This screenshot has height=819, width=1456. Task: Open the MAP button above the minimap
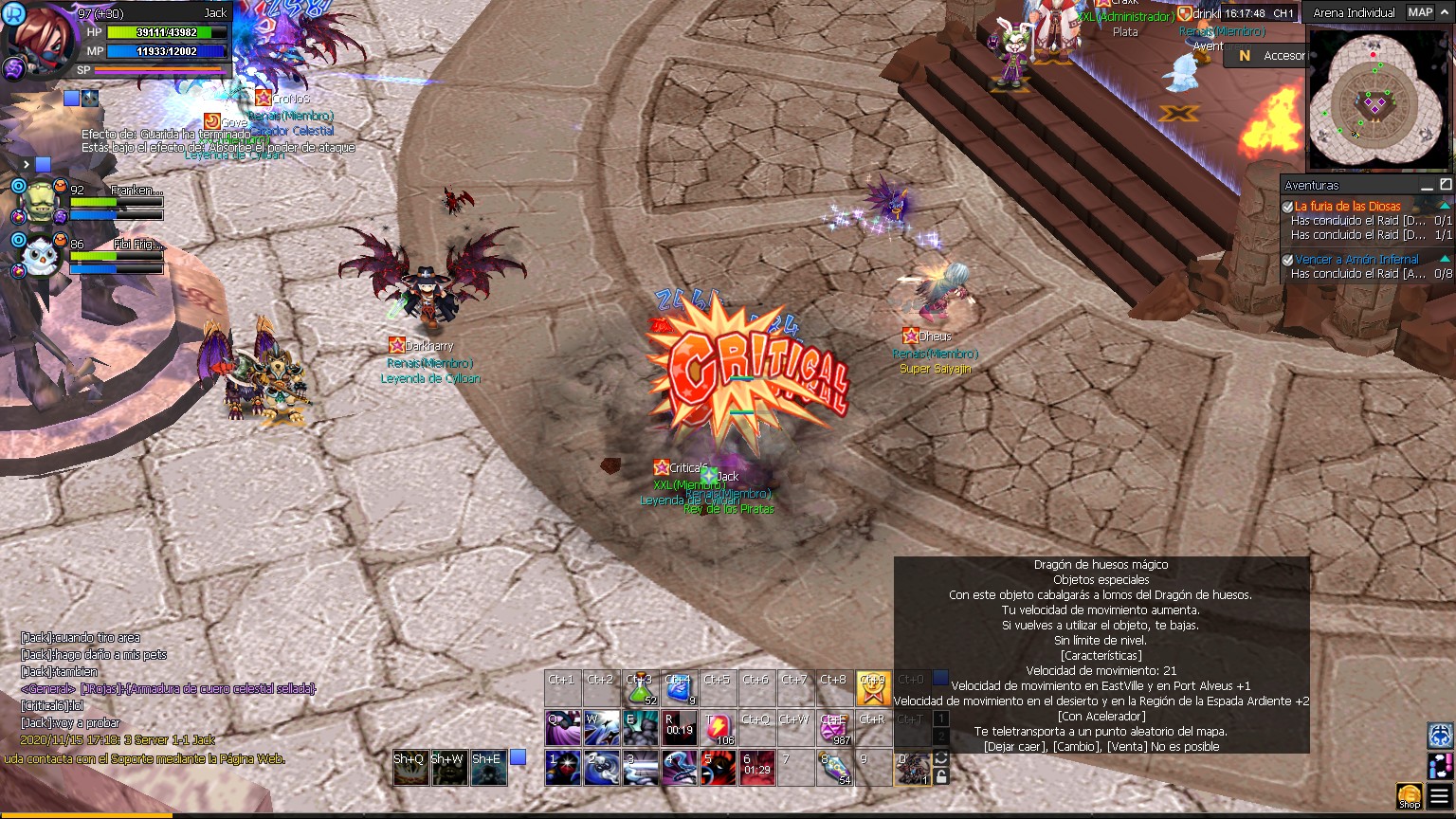pyautogui.click(x=1420, y=12)
